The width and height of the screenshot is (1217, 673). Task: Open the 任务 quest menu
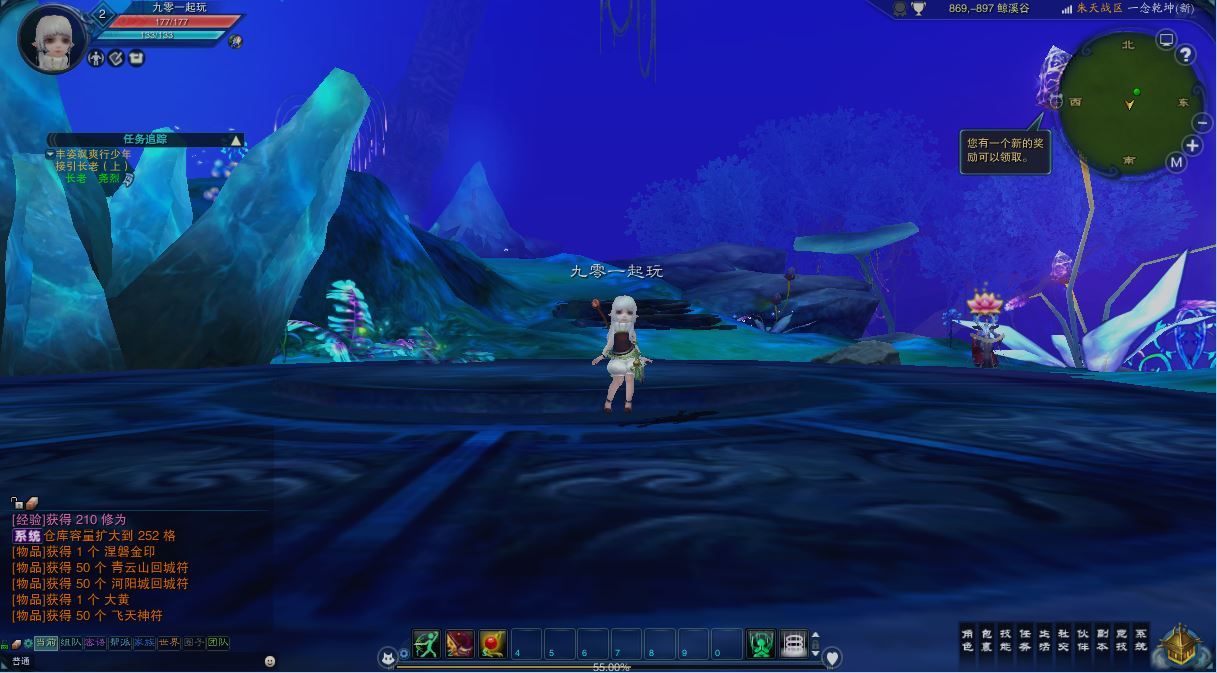point(1024,640)
